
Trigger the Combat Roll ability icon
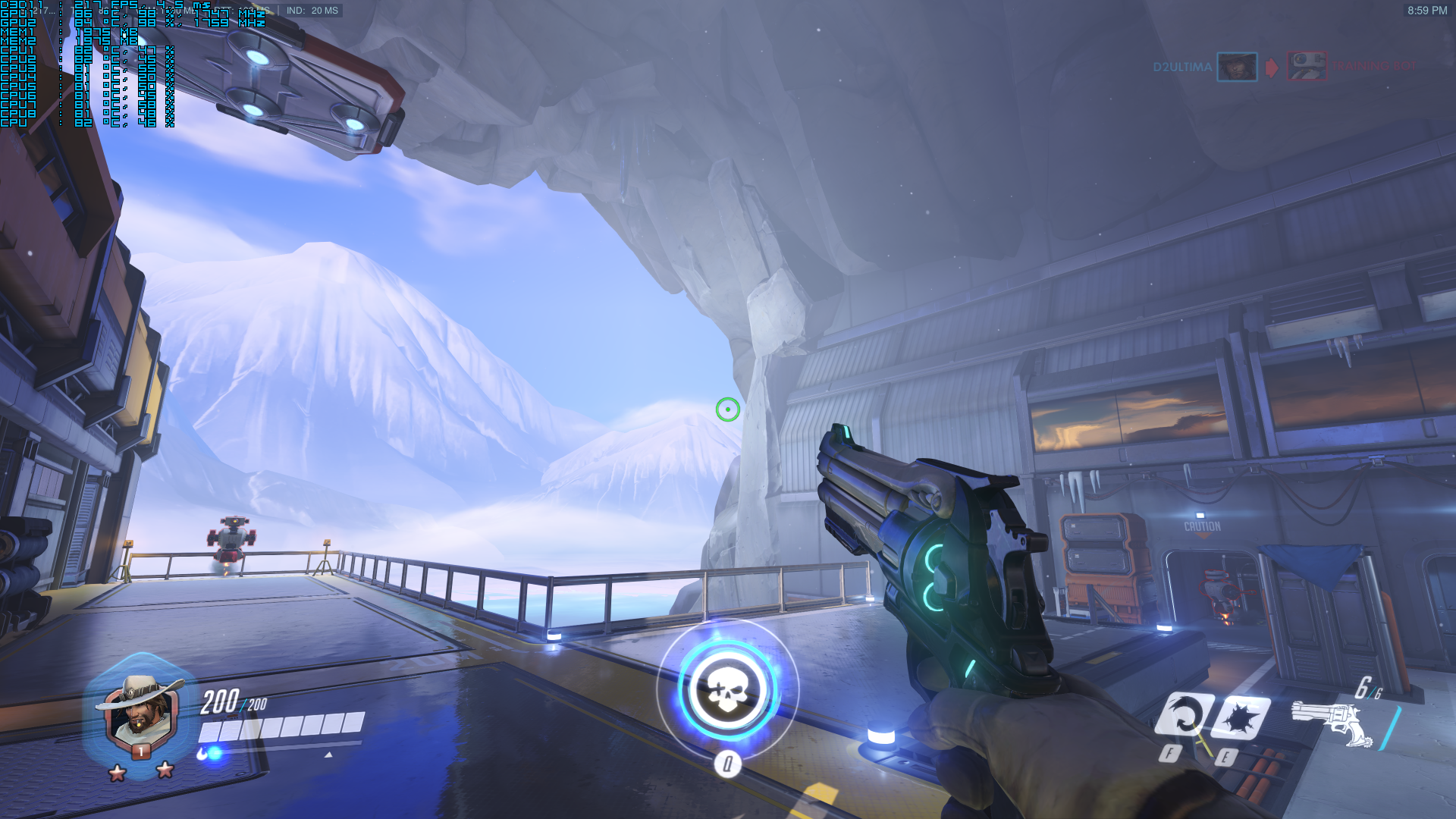point(1183,715)
